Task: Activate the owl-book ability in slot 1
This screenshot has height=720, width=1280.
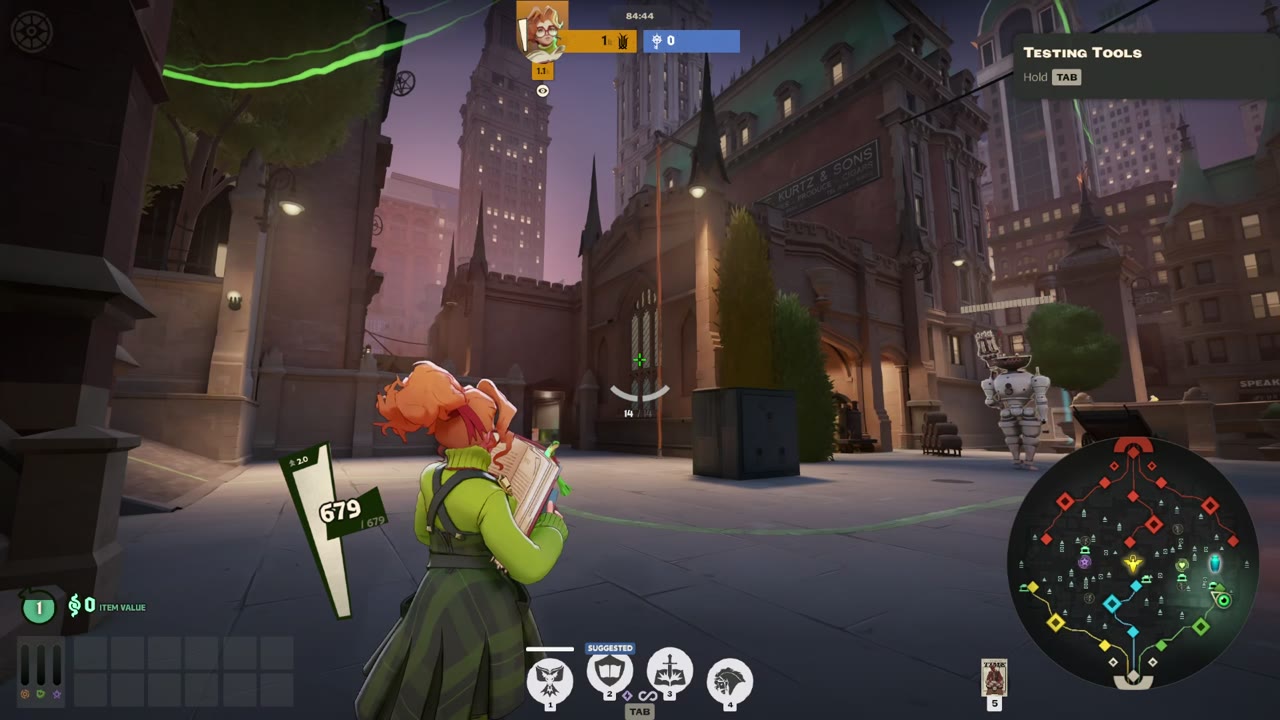Action: coord(549,680)
